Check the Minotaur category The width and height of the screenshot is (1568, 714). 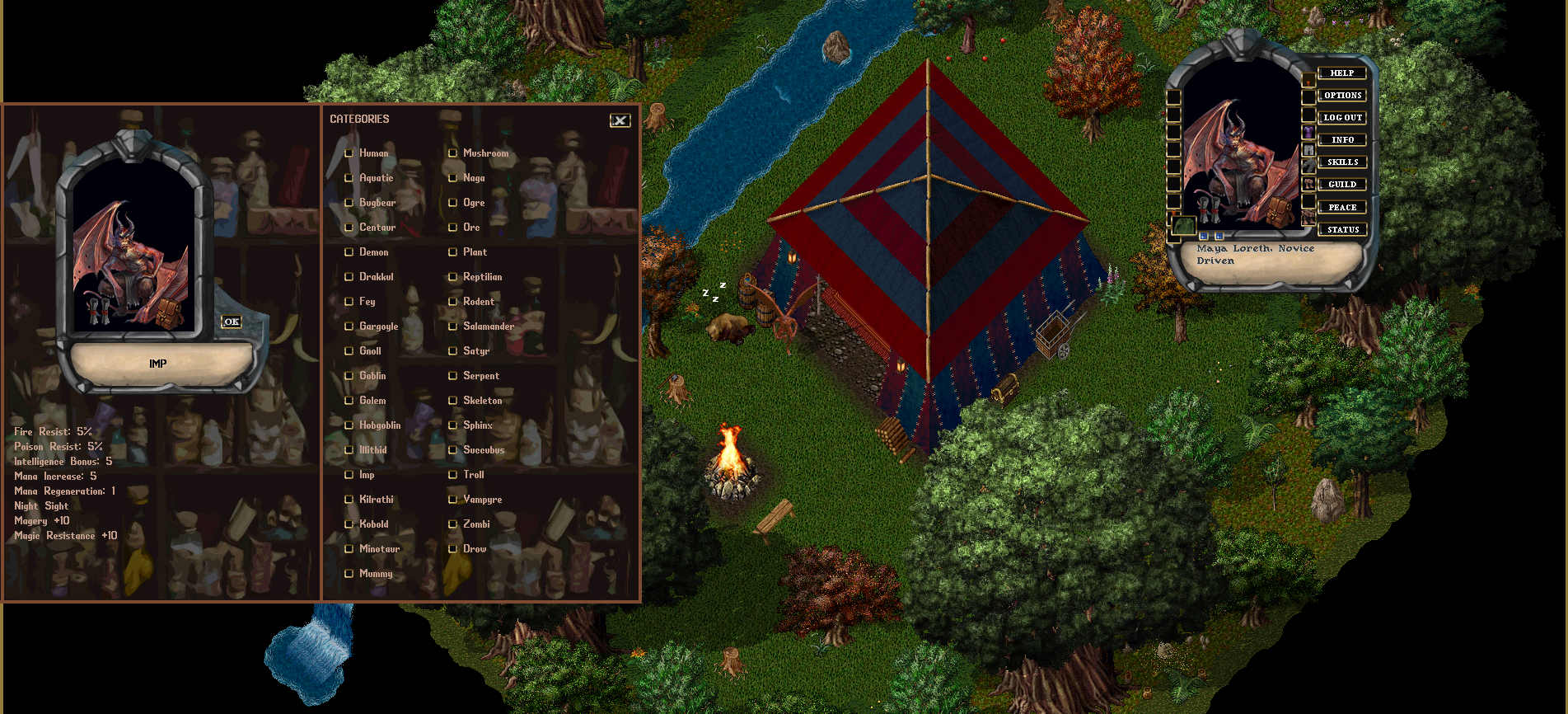pyautogui.click(x=349, y=549)
